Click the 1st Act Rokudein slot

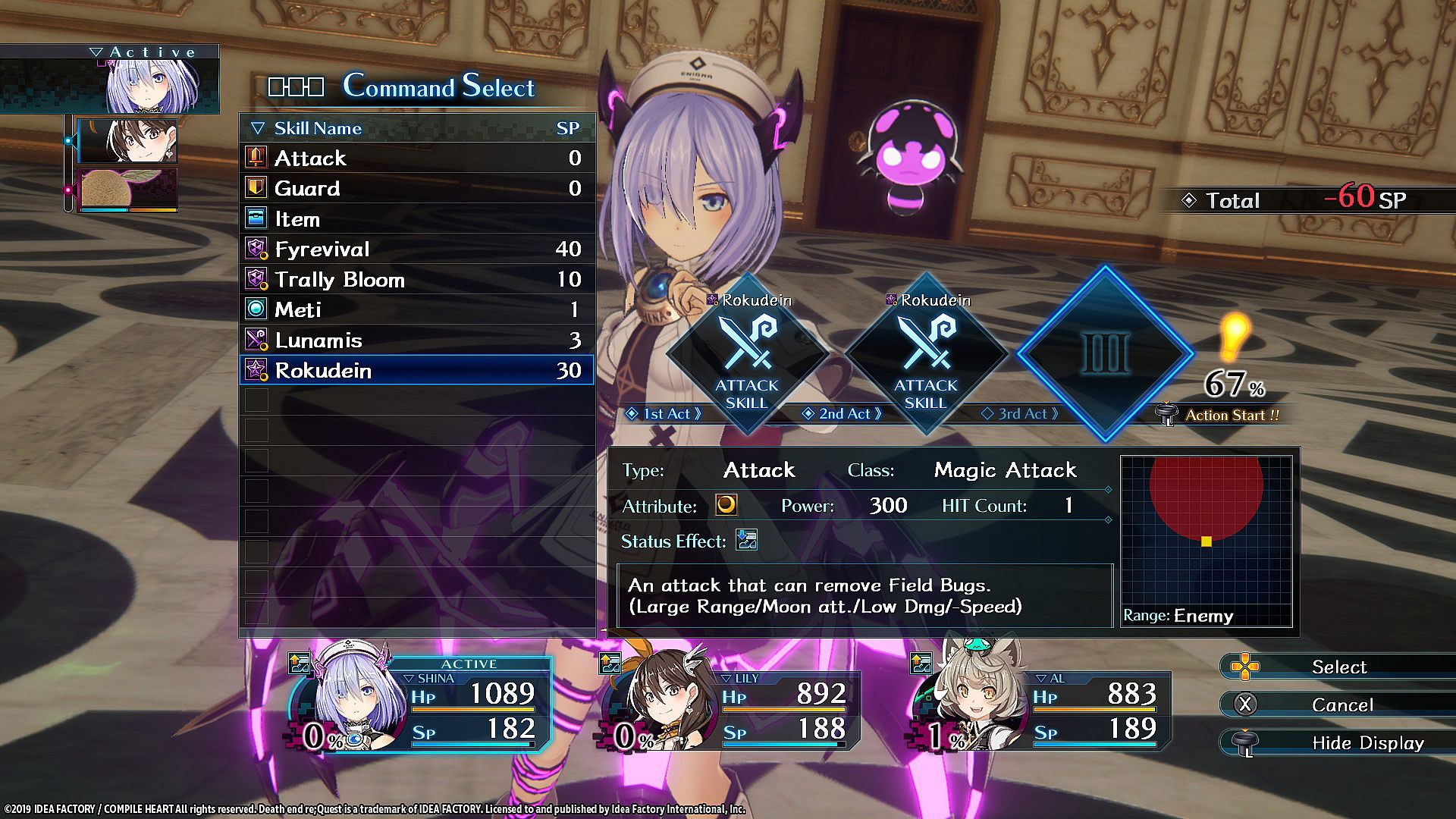tap(747, 354)
